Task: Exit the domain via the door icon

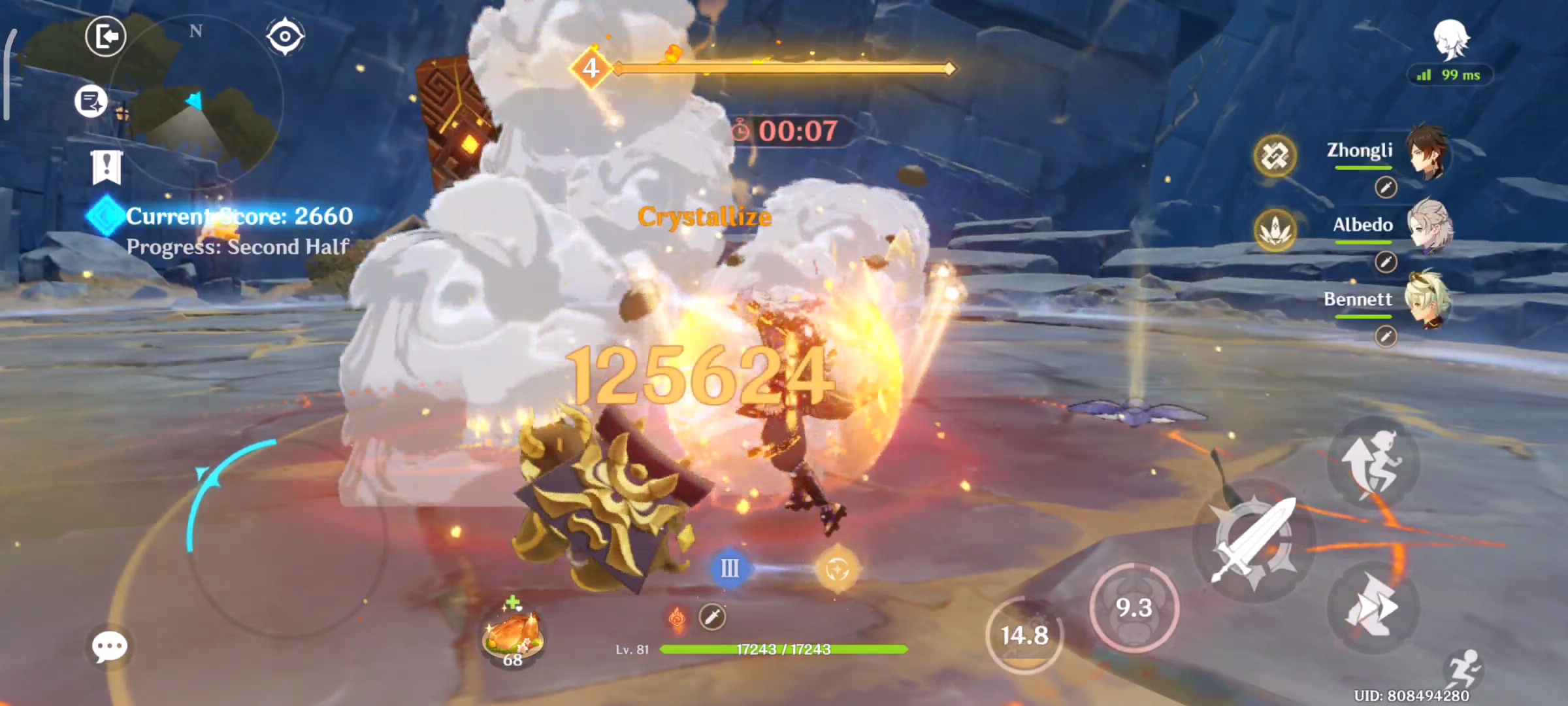Action: click(105, 36)
